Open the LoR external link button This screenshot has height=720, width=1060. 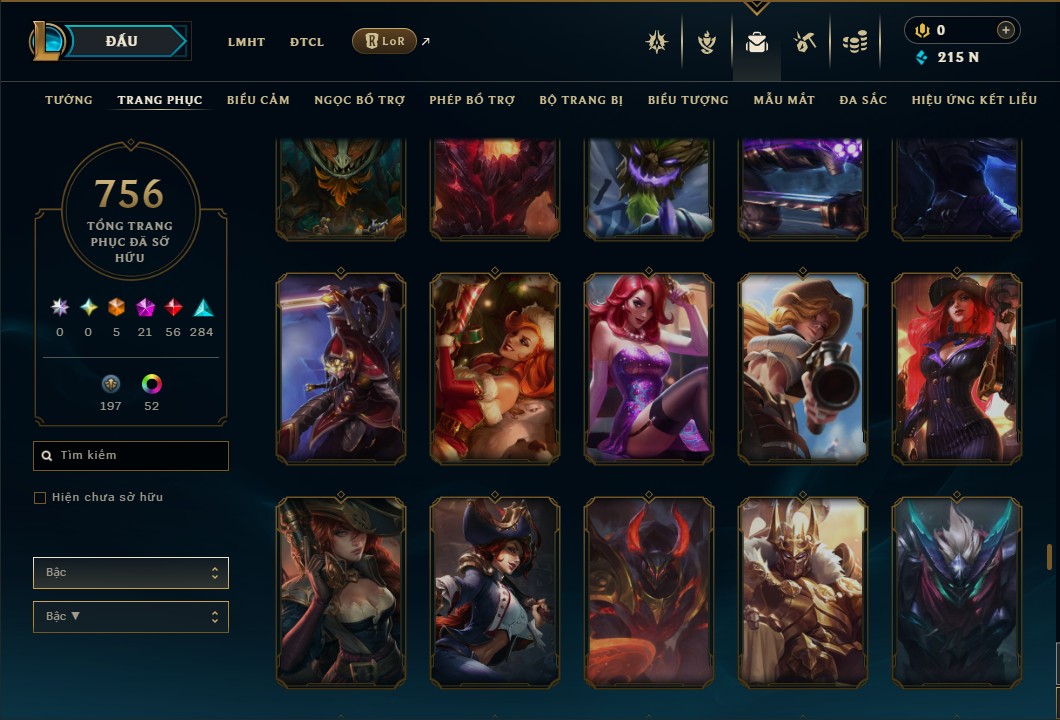pyautogui.click(x=385, y=41)
